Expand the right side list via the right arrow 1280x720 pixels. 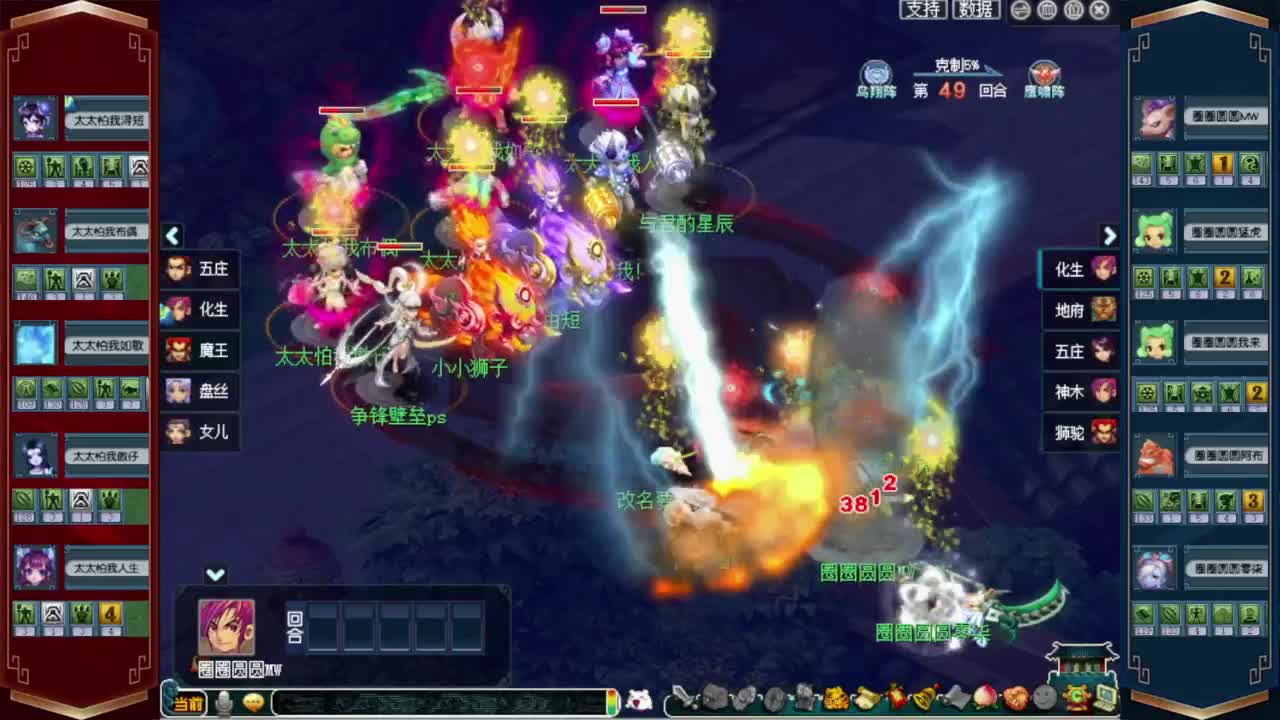click(1110, 236)
